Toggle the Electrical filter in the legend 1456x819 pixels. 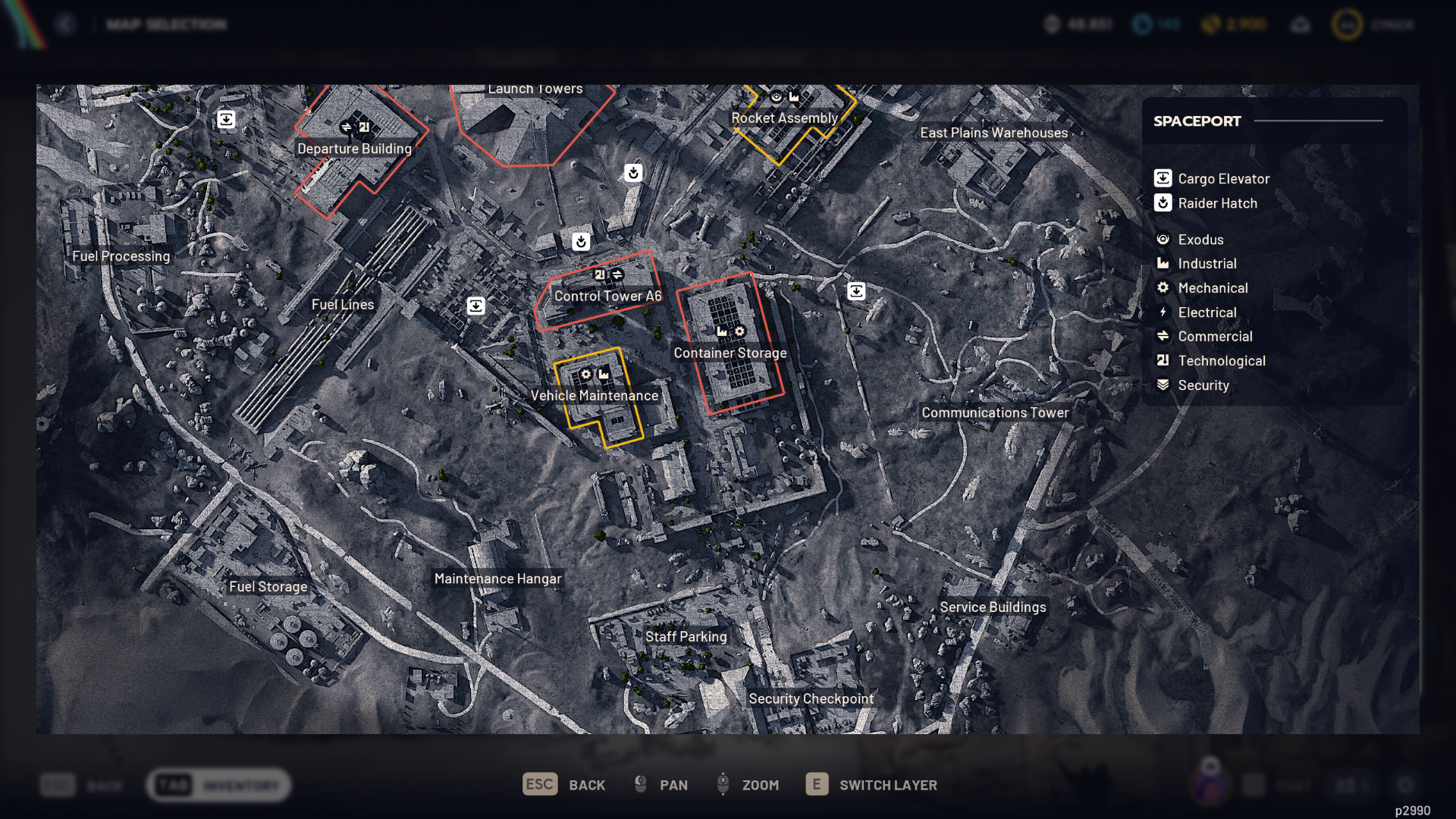coord(1207,312)
